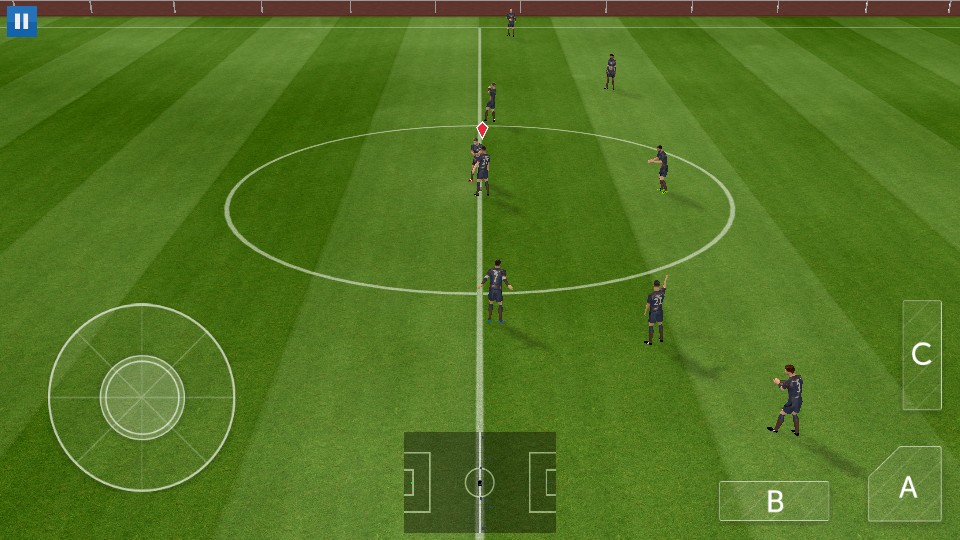Screen dimensions: 960x540
Task: Click the pitch minimap radar
Action: [480, 482]
